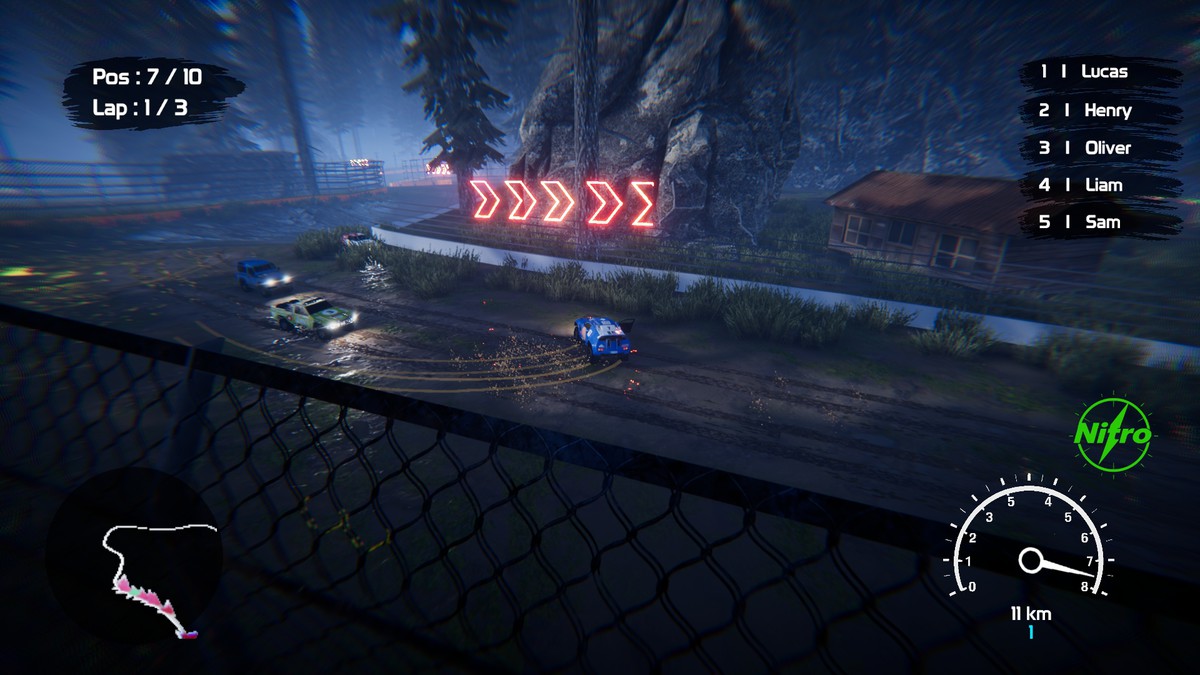Image resolution: width=1200 pixels, height=675 pixels.
Task: Click Liam's fourth-place leaderboard entry
Action: tap(1097, 185)
